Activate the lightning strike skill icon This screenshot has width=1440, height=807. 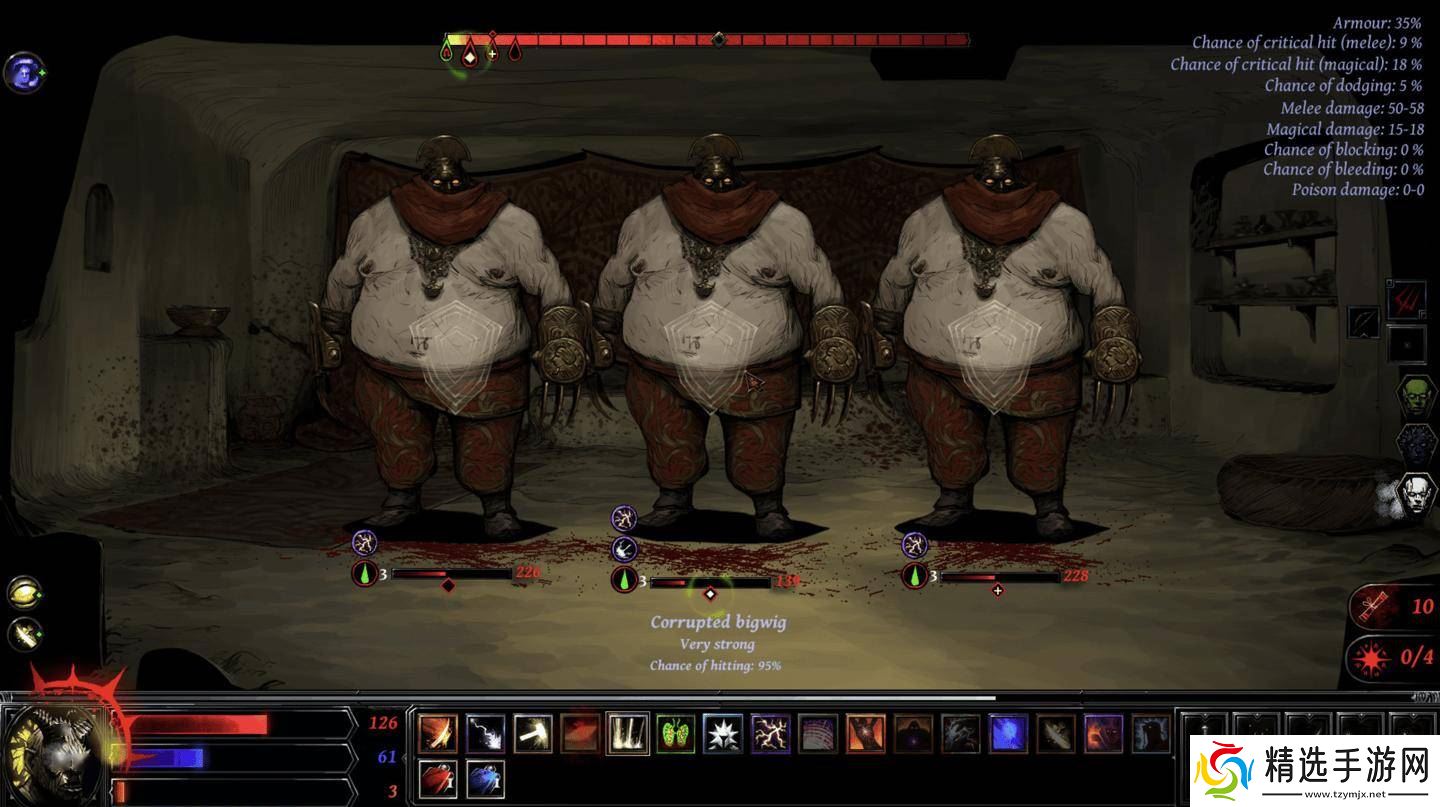(485, 733)
